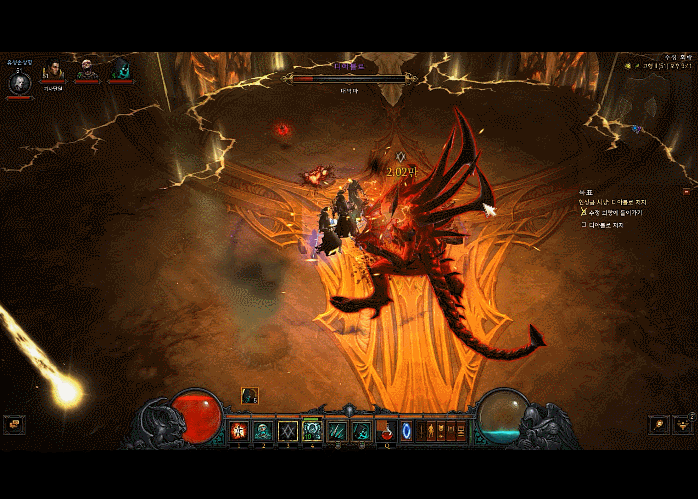698x499 pixels.
Task: Drink the red health potion
Action: 385,431
